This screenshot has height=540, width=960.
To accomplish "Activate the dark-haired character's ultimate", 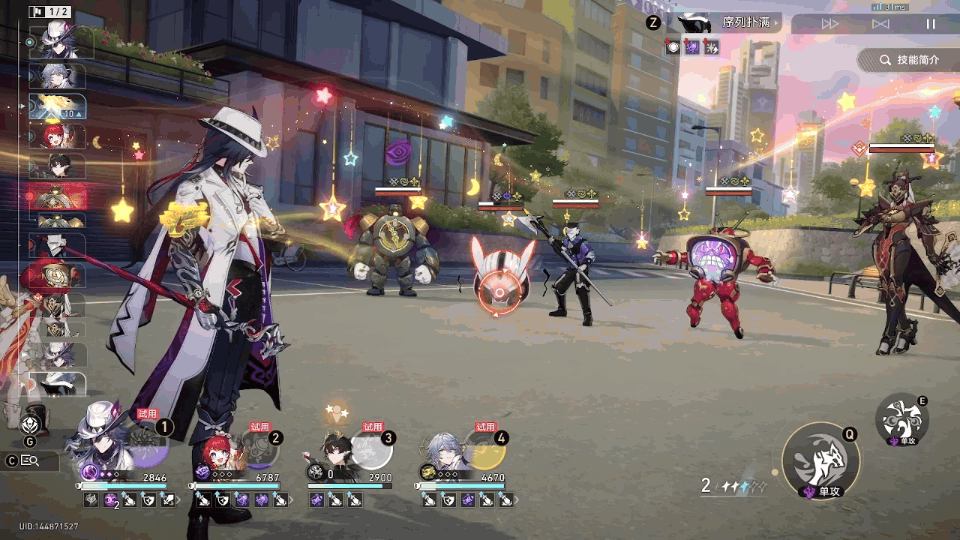I will 371,449.
